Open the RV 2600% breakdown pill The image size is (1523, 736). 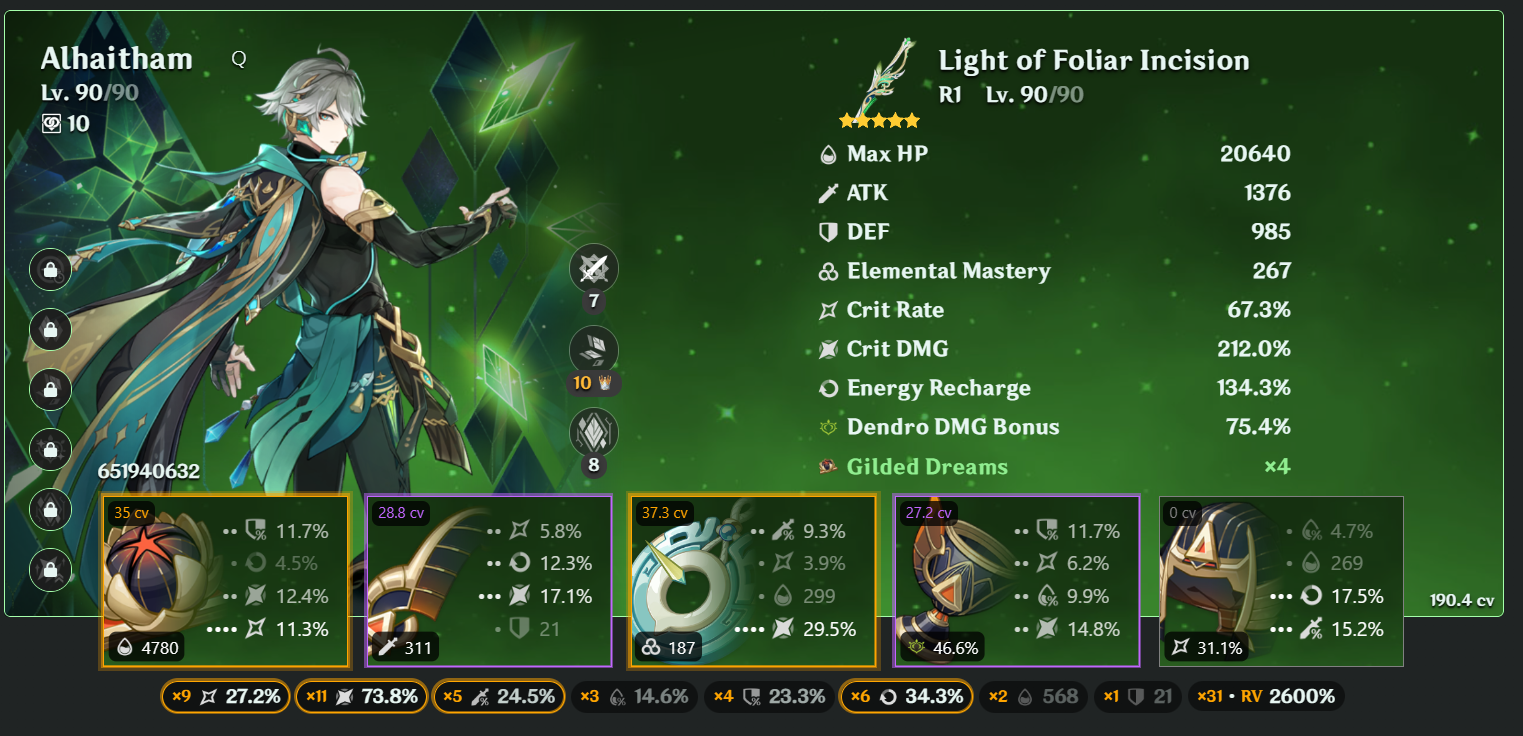coord(1266,696)
